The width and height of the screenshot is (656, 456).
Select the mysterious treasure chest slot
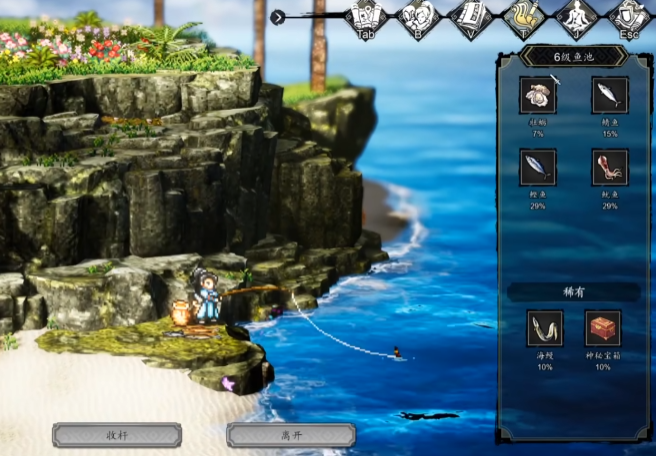pyautogui.click(x=603, y=328)
